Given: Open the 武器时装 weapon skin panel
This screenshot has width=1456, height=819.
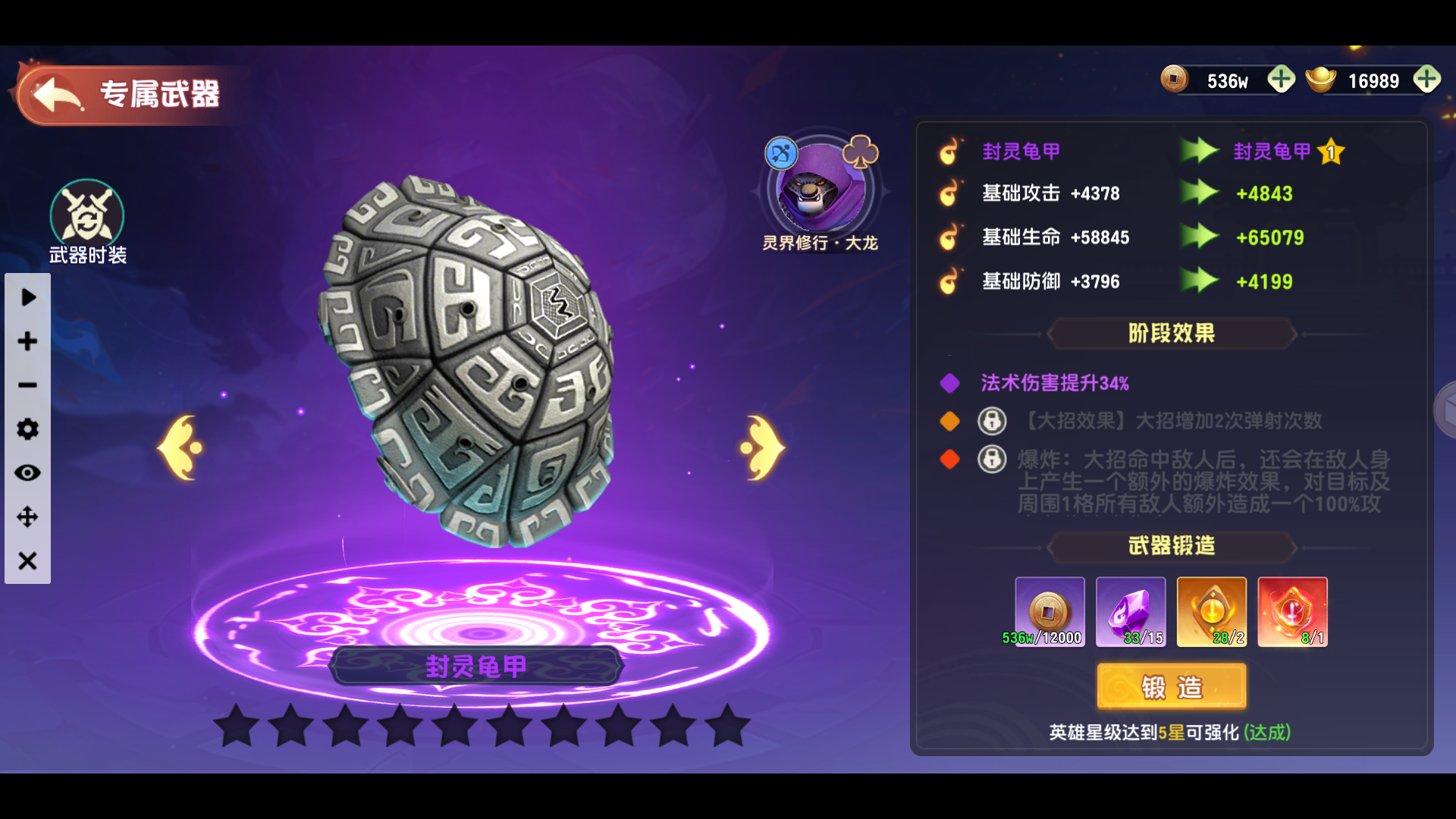Looking at the screenshot, I should pos(86,220).
